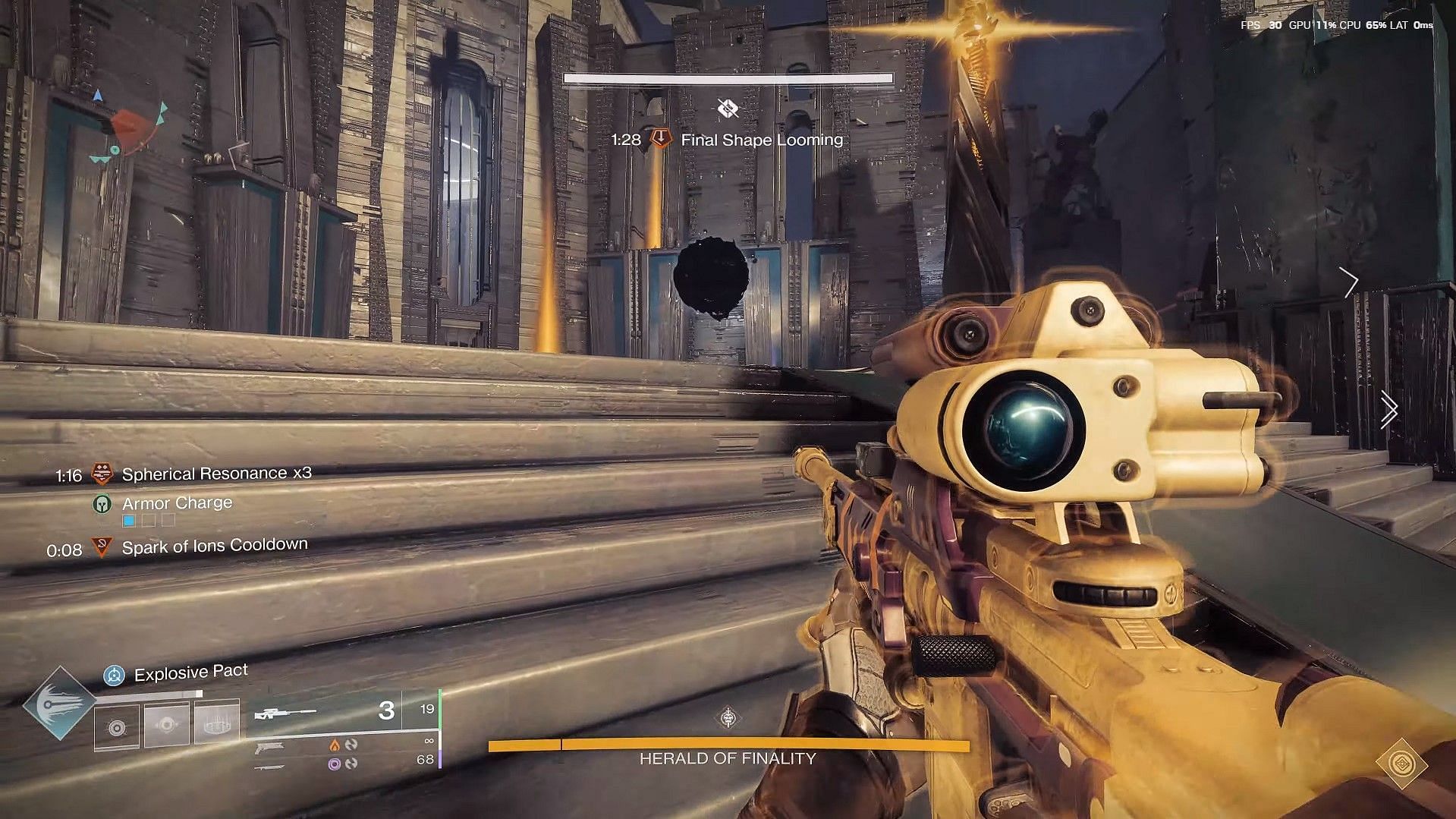Click the Explosive Pact buff icon
The width and height of the screenshot is (1456, 819).
click(114, 675)
